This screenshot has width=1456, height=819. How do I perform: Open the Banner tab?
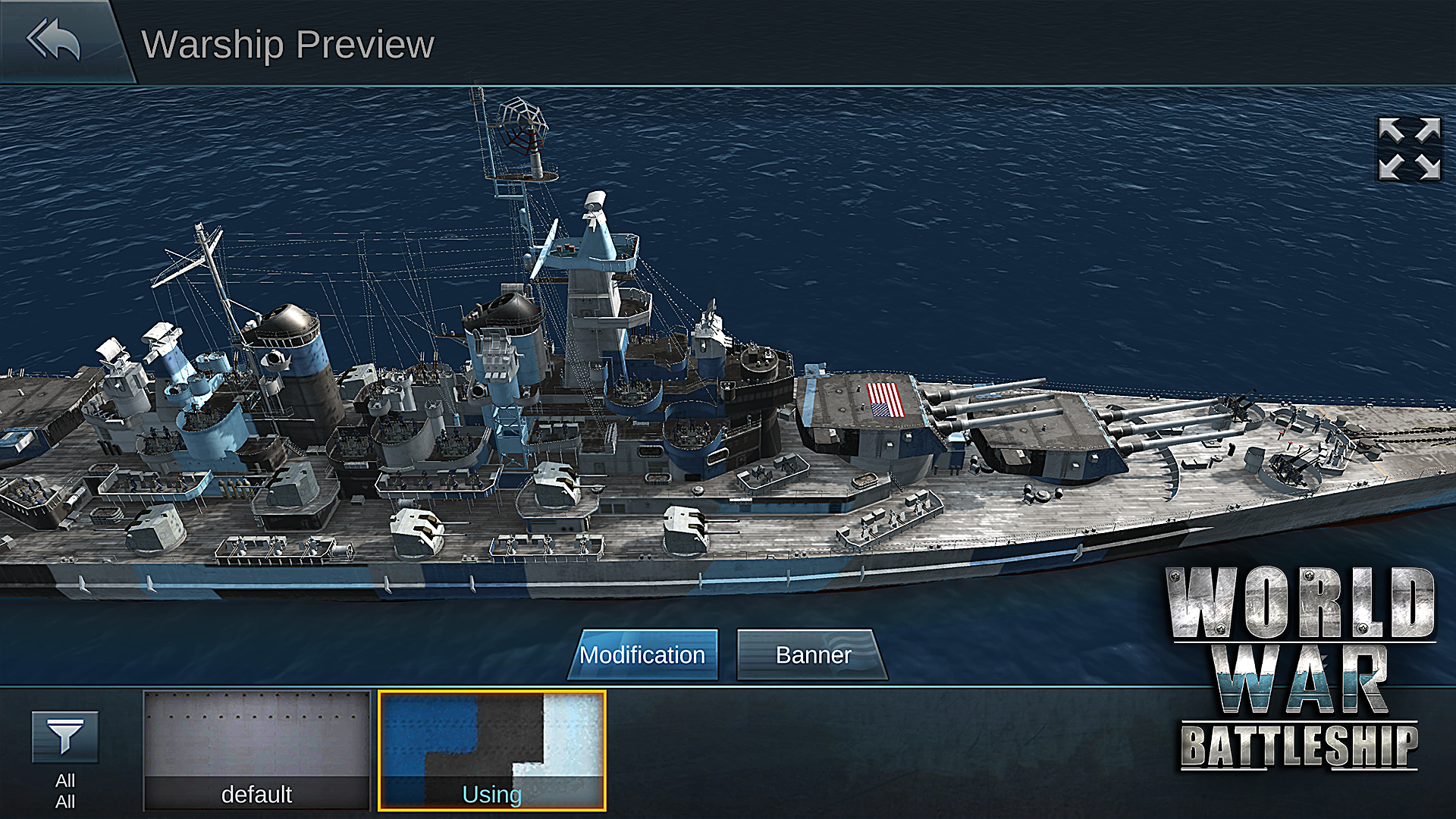click(x=812, y=654)
